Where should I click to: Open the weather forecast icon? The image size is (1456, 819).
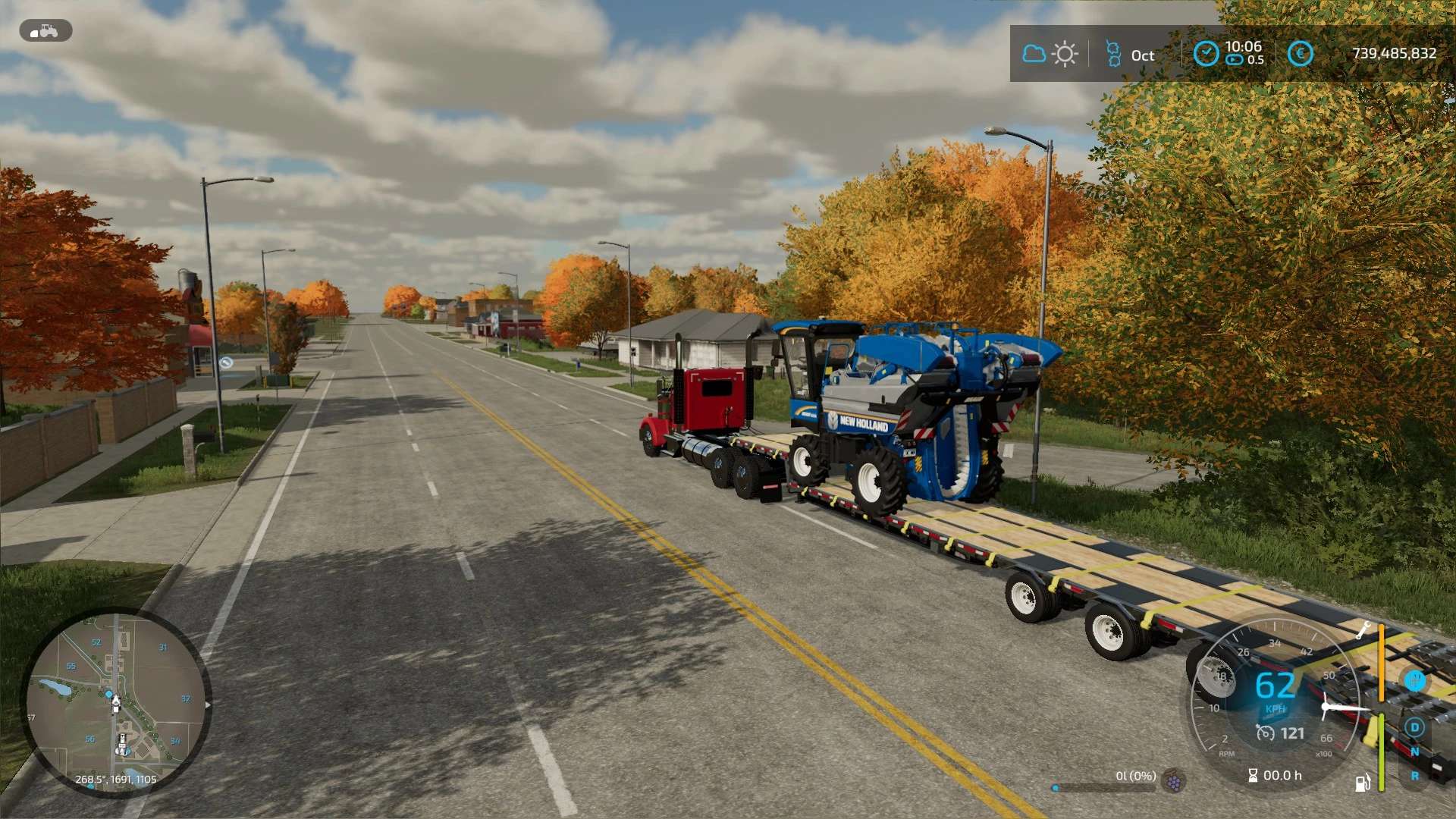pyautogui.click(x=1050, y=54)
